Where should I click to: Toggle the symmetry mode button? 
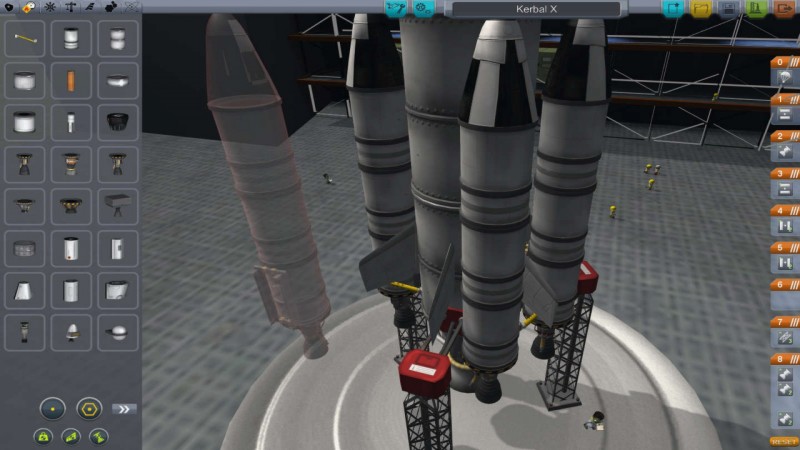pos(53,408)
